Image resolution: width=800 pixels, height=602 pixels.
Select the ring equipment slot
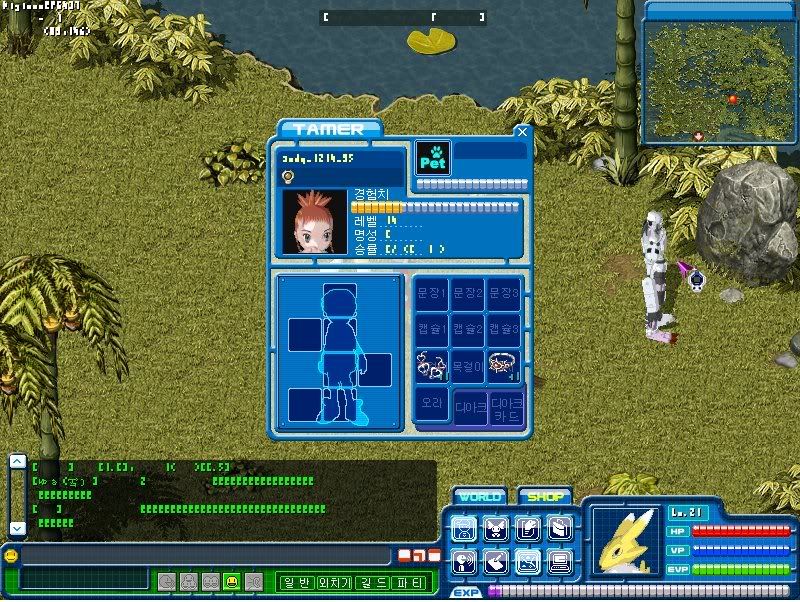pyautogui.click(x=504, y=365)
